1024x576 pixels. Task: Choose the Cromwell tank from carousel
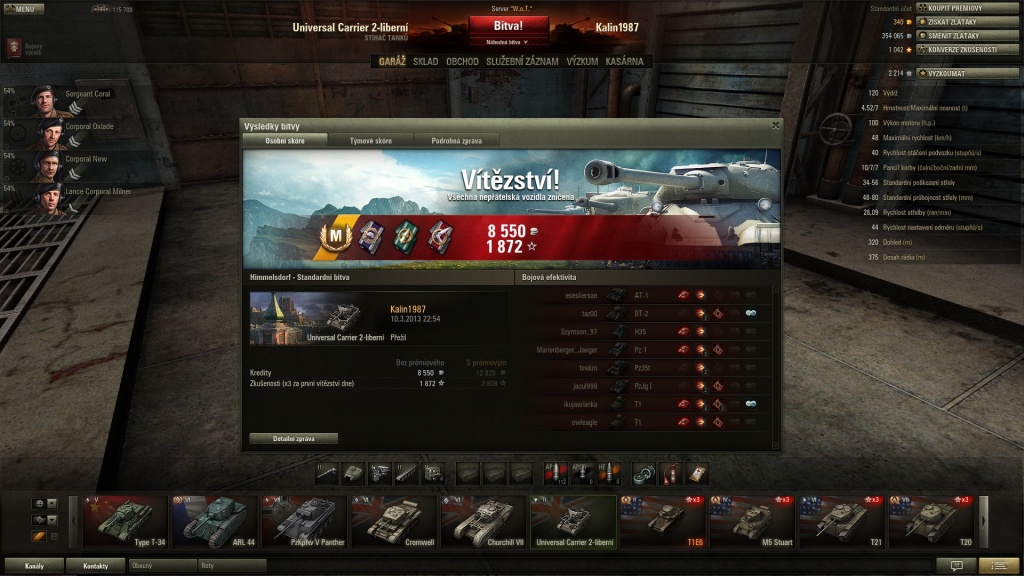(x=392, y=521)
